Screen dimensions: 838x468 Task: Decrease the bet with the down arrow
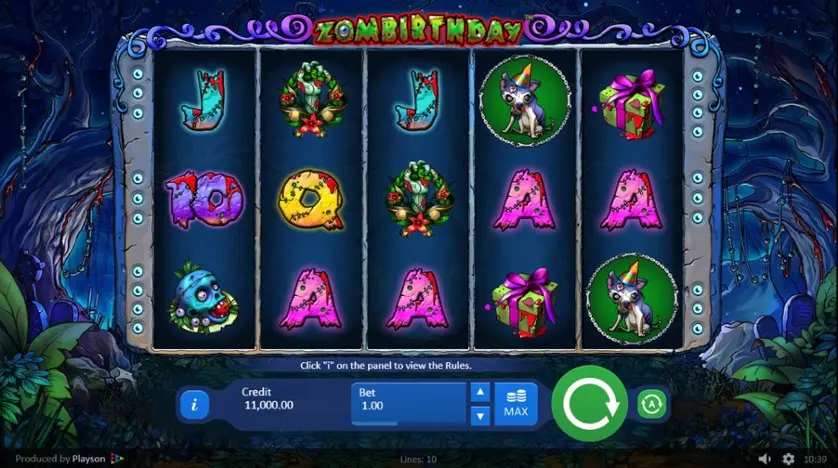[480, 414]
